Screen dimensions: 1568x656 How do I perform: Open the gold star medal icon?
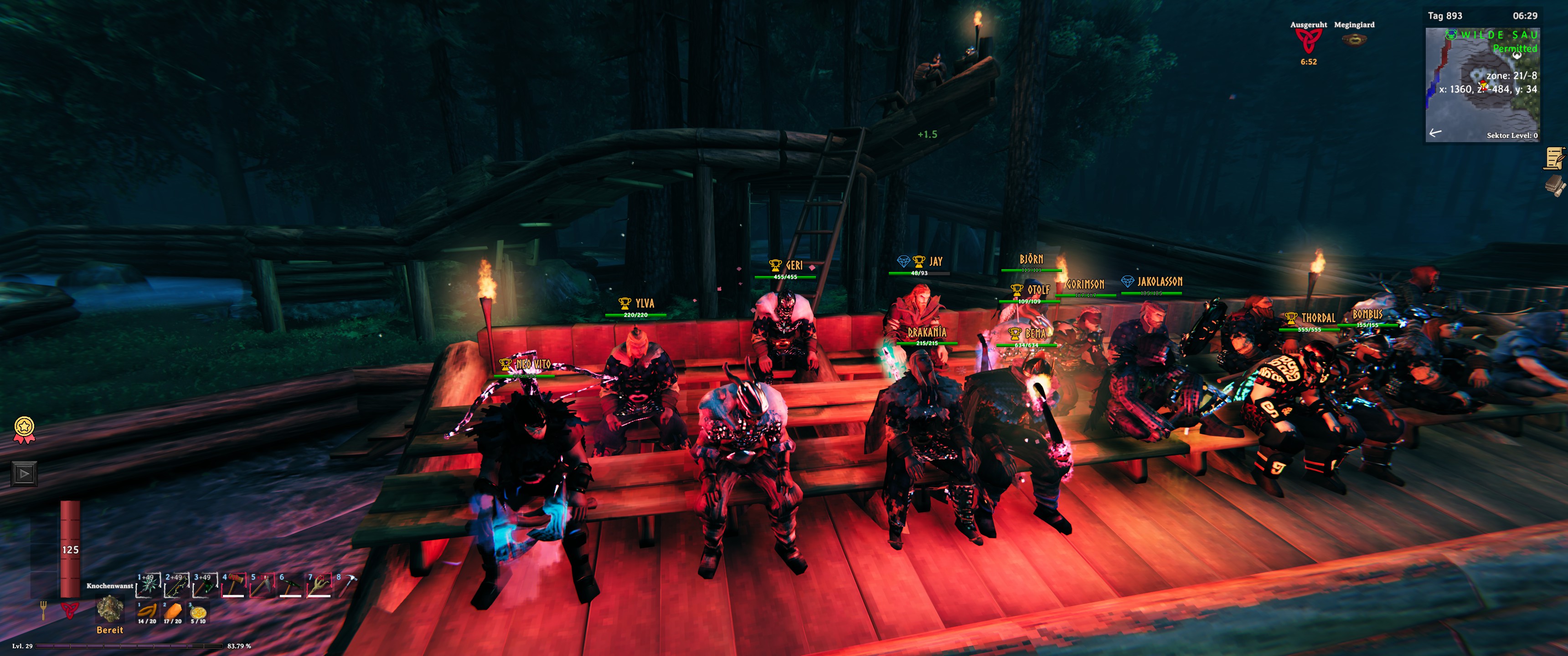pyautogui.click(x=24, y=428)
